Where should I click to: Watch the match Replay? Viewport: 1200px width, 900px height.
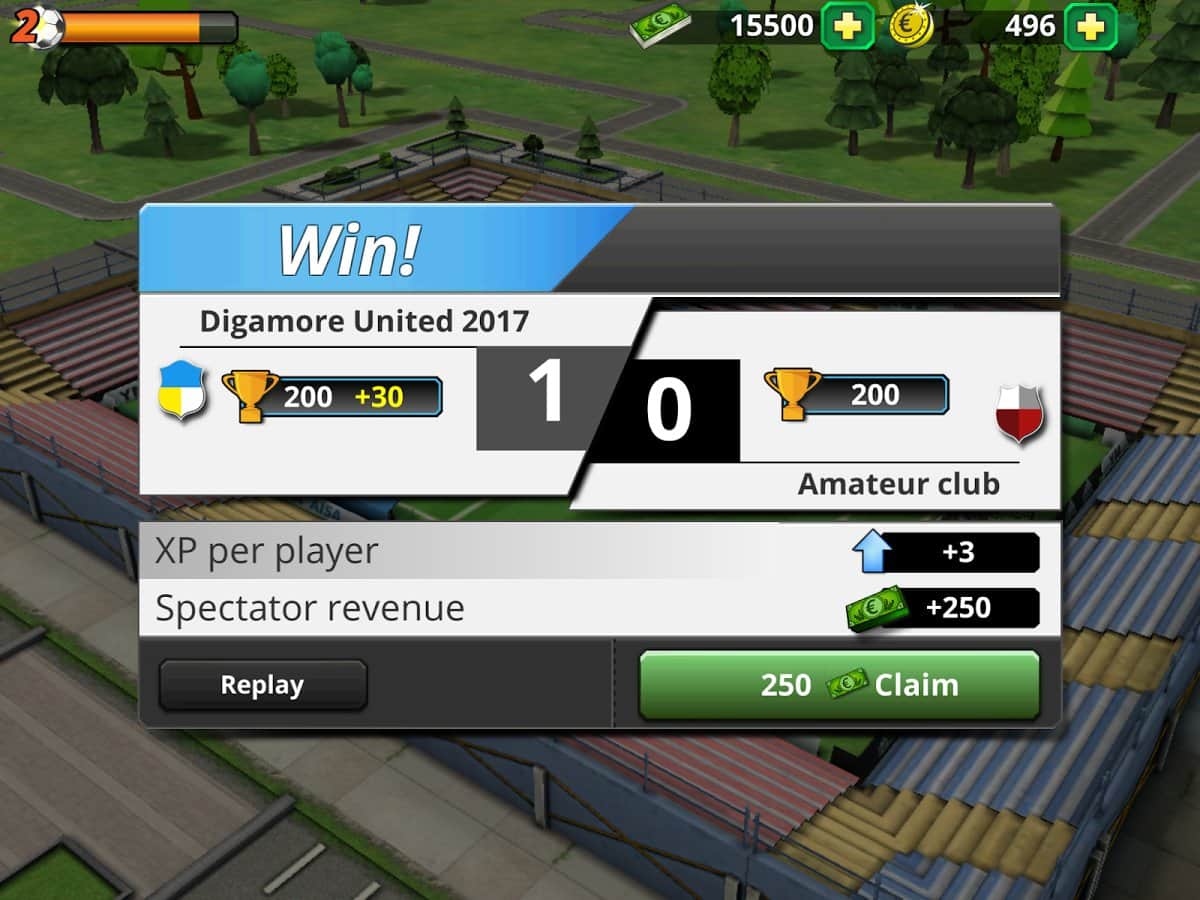coord(262,685)
